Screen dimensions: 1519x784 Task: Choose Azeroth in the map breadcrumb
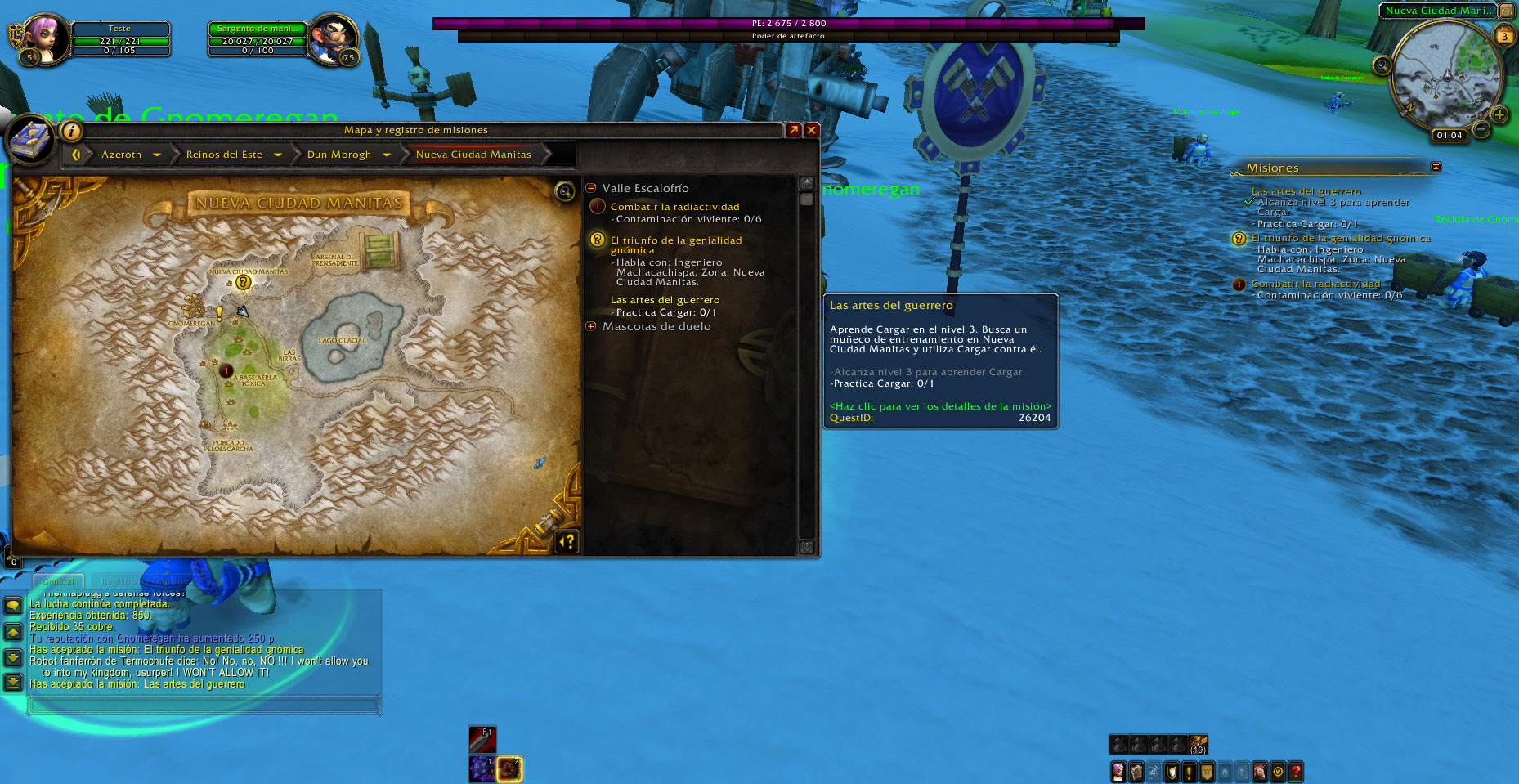(x=121, y=155)
